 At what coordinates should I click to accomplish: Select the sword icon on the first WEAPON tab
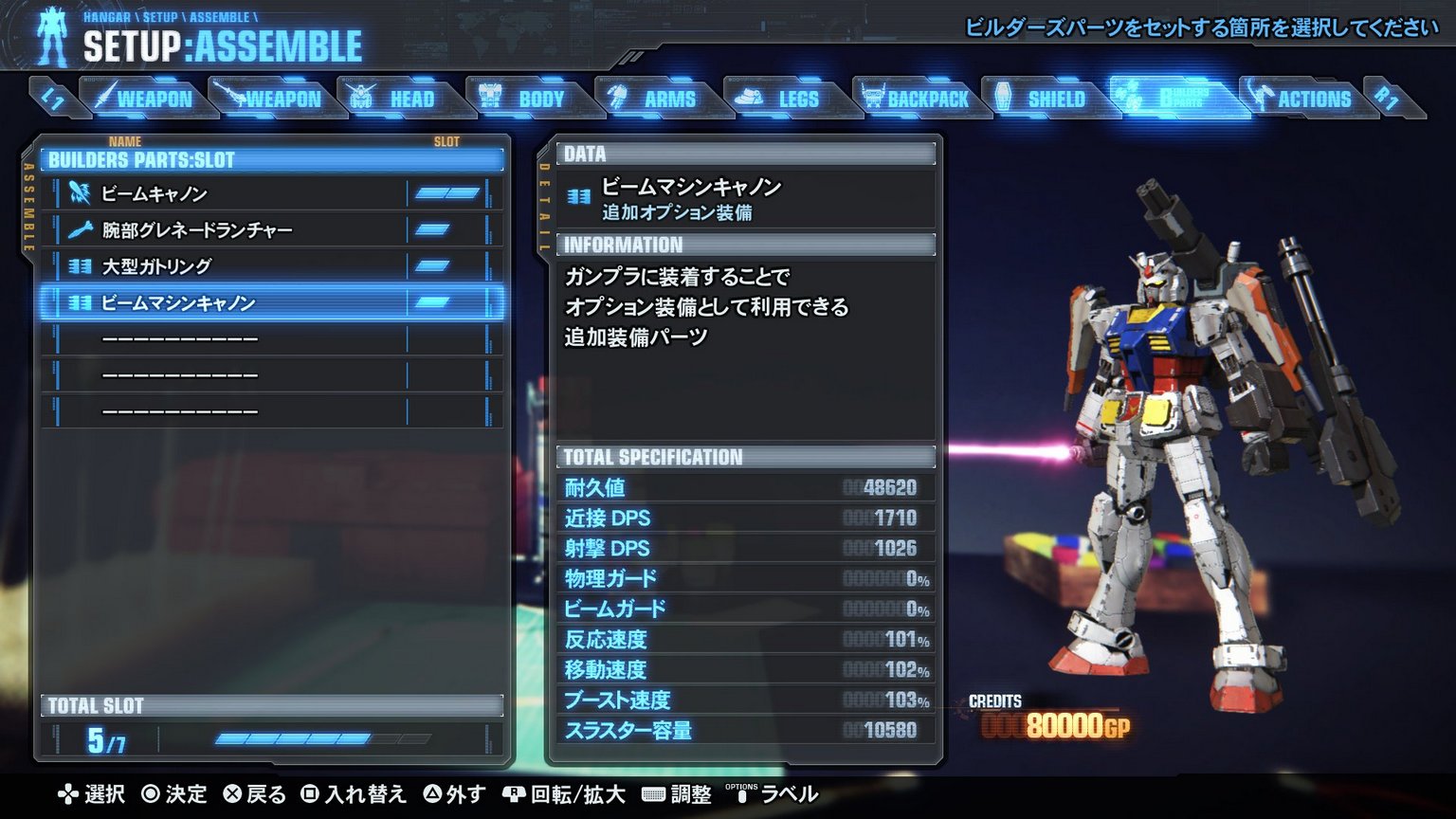pyautogui.click(x=107, y=95)
